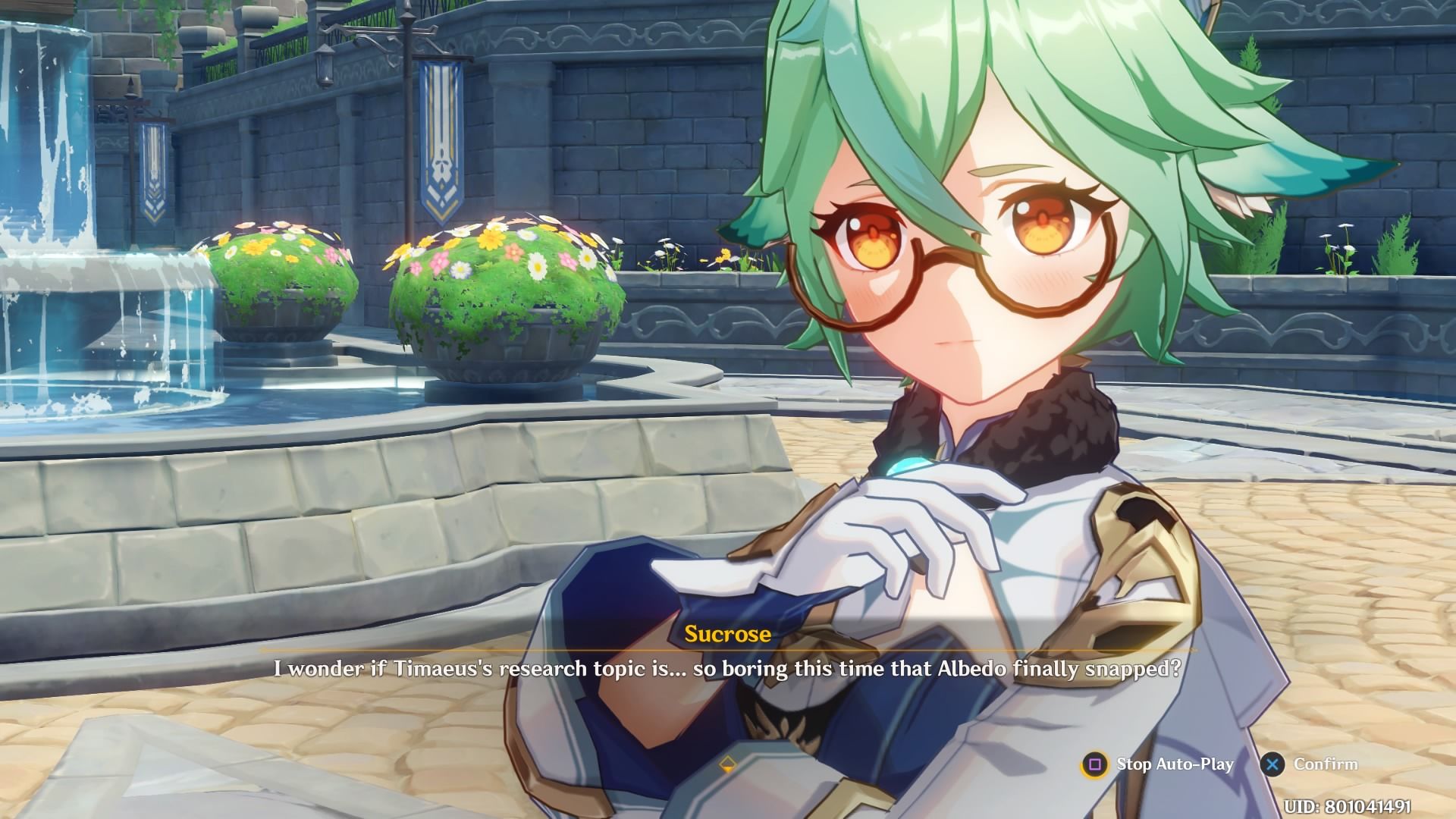This screenshot has height=819, width=1456.
Task: Click the auto-play progress diamond above the dialogue
Action: tap(729, 765)
